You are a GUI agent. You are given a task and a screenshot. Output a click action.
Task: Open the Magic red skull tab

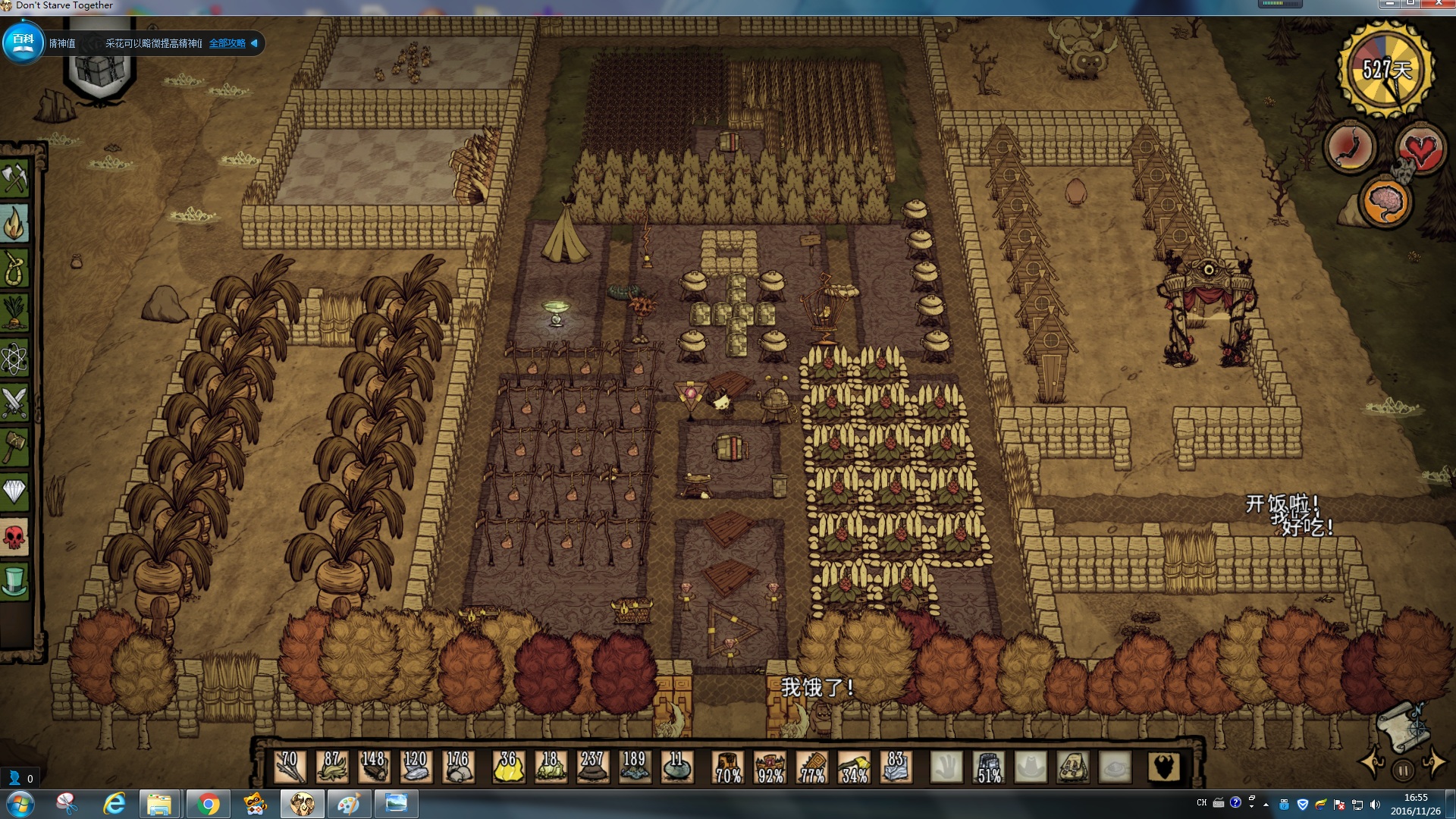point(14,538)
